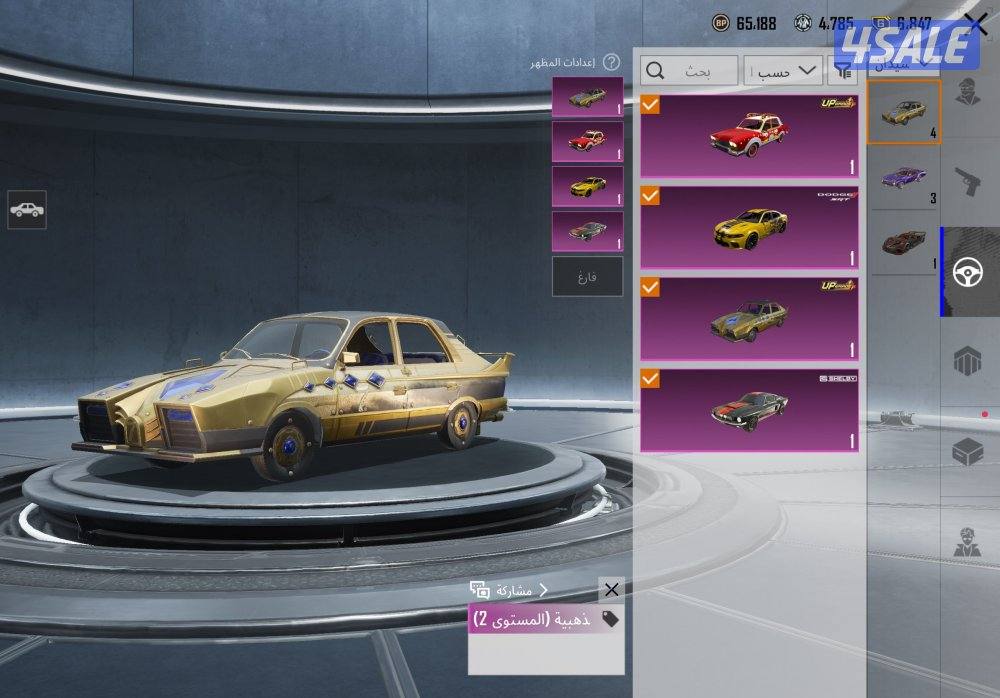Click the empty appearance preset slot
This screenshot has width=1000, height=698.
587,277
